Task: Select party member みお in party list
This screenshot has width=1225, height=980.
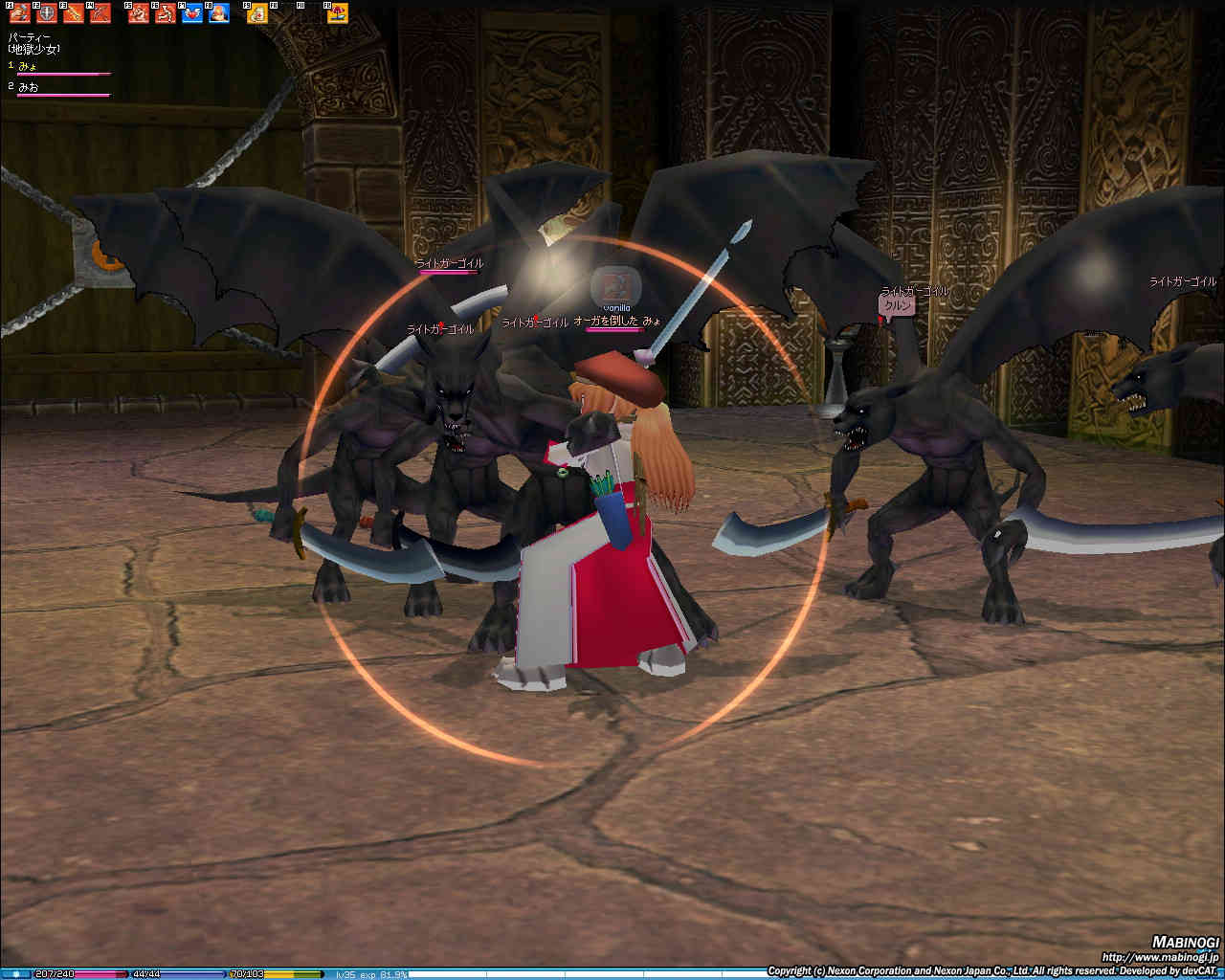Action: (29, 87)
